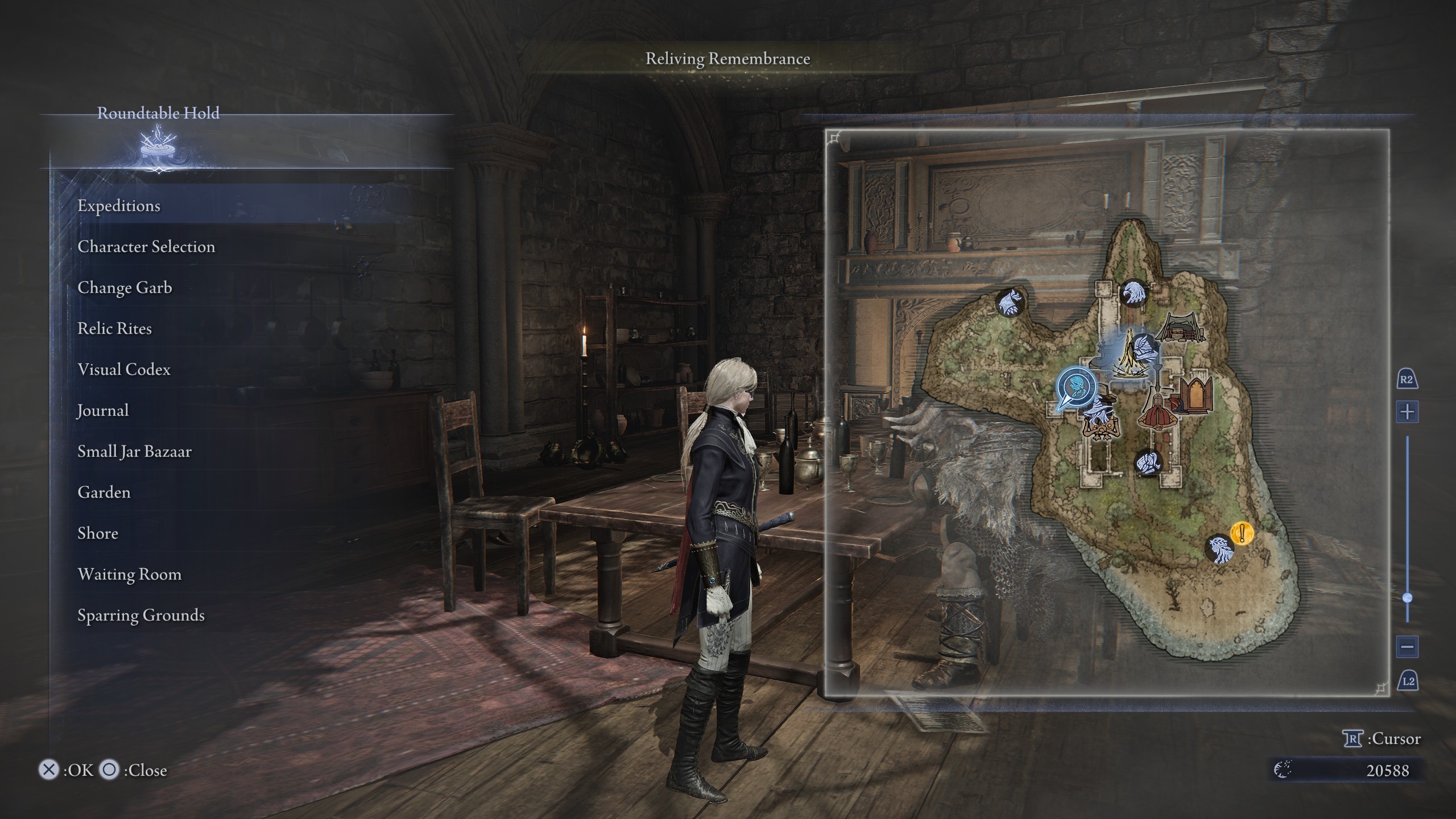The height and width of the screenshot is (819, 1456).
Task: Select the Site of Grace flame marker on map
Action: (1129, 355)
